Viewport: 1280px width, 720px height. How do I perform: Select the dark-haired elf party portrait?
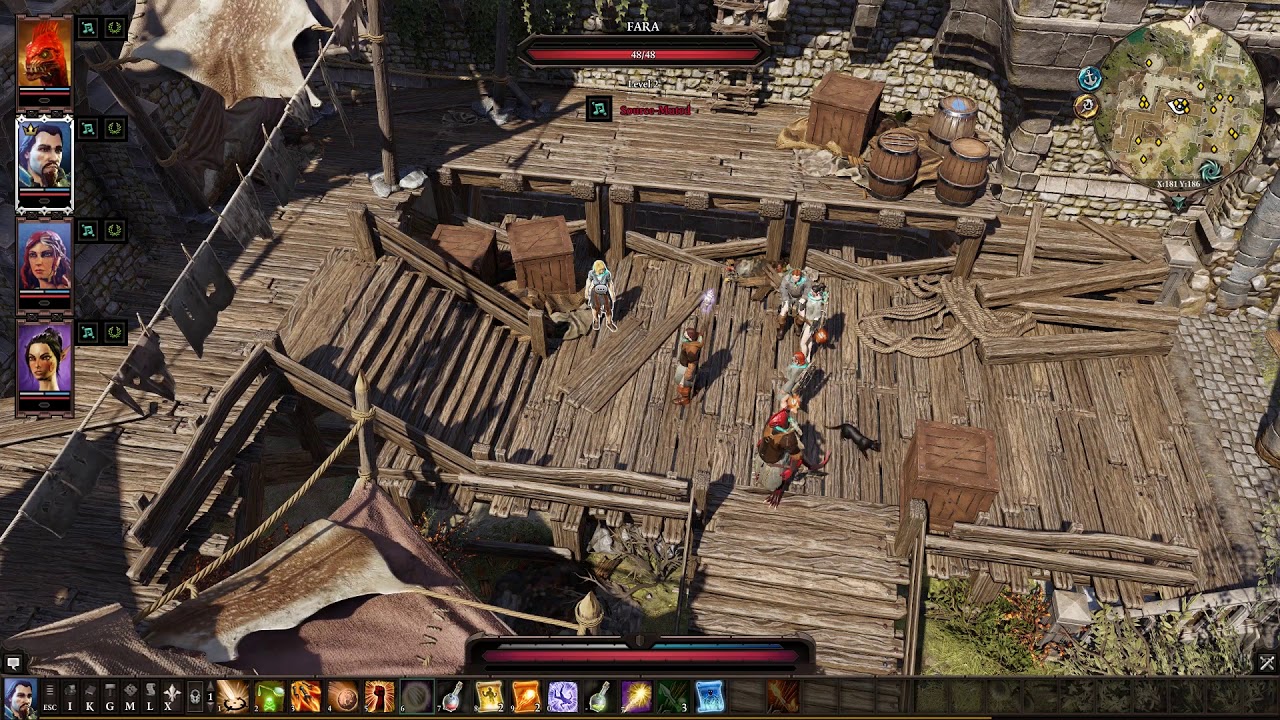coord(45,358)
